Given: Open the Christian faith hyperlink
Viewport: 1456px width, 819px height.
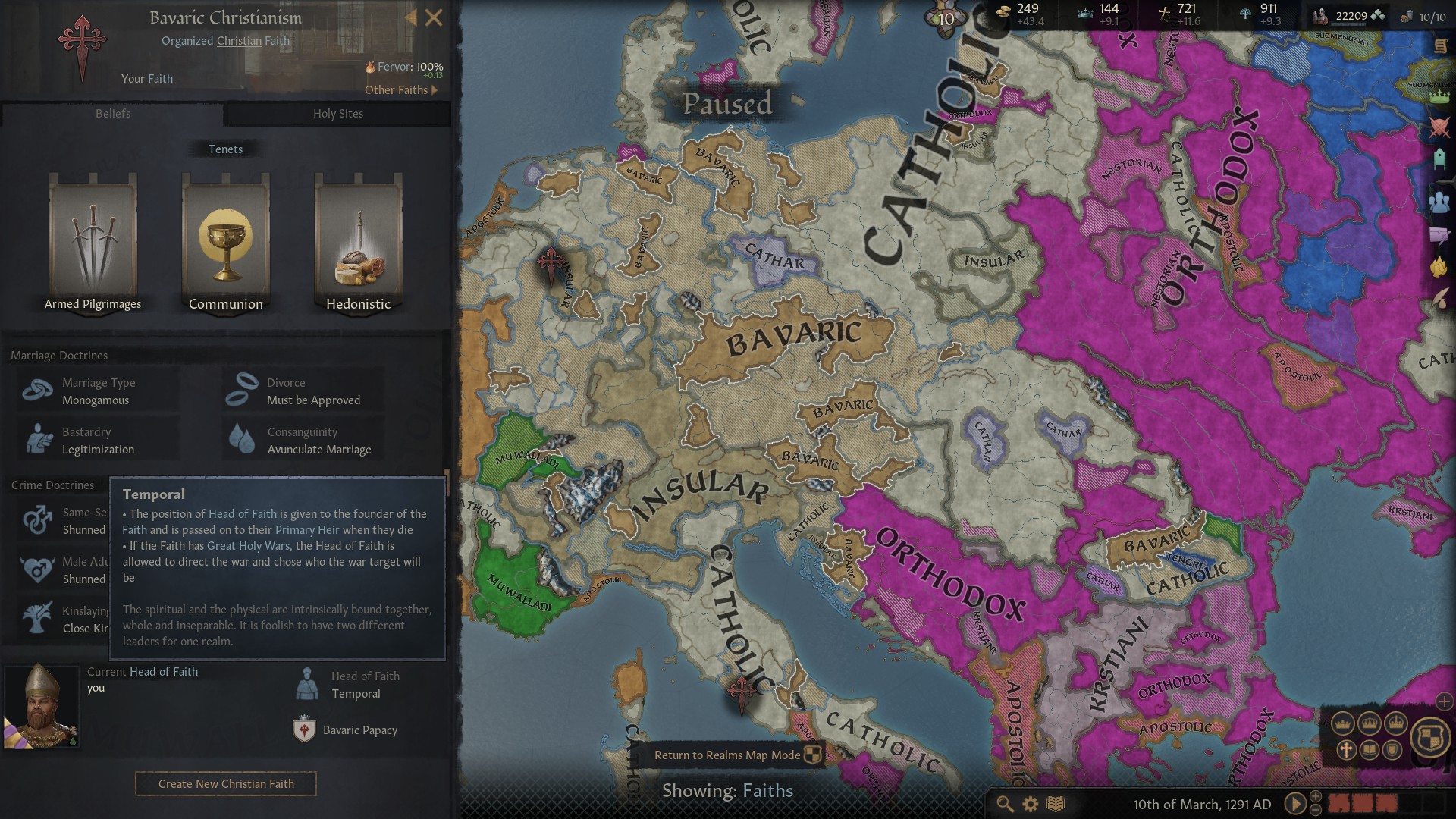Looking at the screenshot, I should tap(238, 40).
